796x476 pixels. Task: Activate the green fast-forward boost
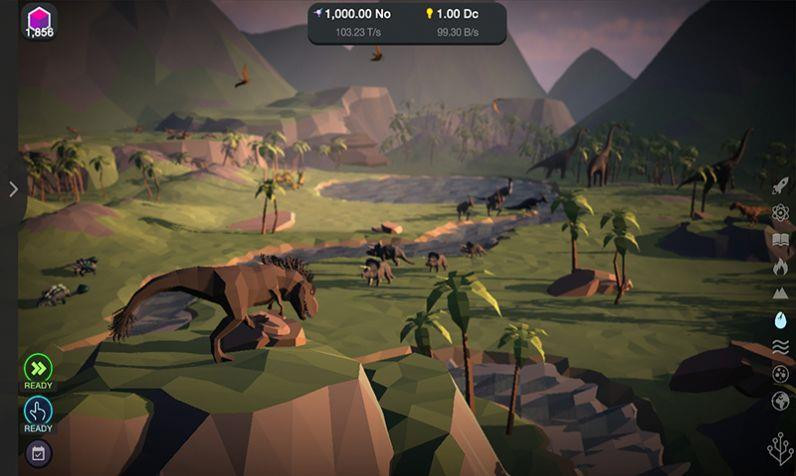point(38,367)
